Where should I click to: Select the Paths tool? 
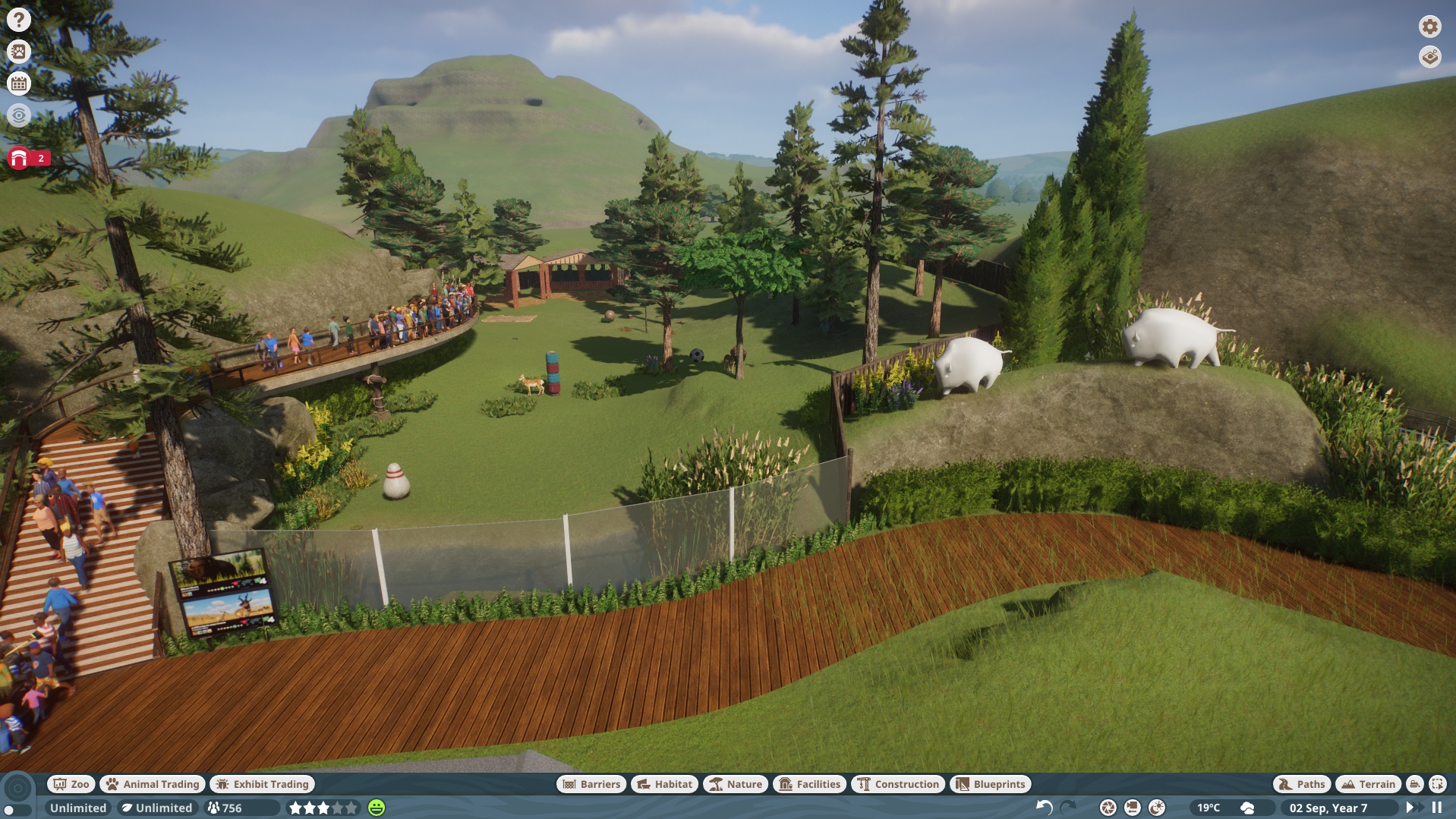click(1301, 784)
